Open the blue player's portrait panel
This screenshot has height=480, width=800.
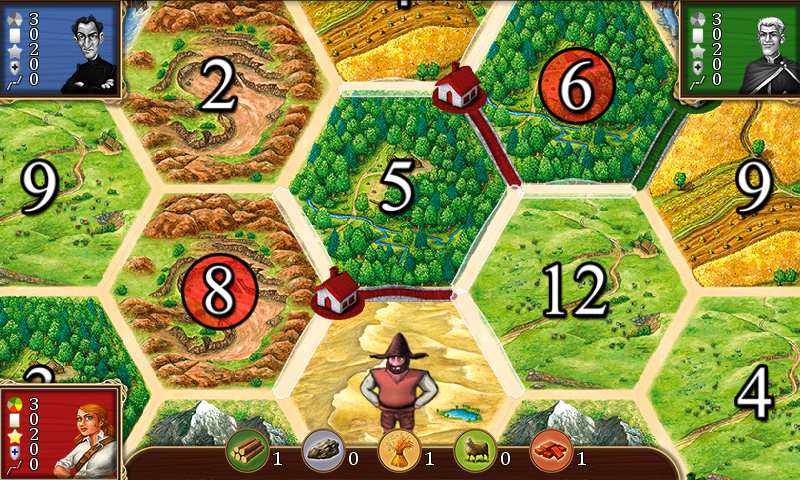click(x=60, y=48)
